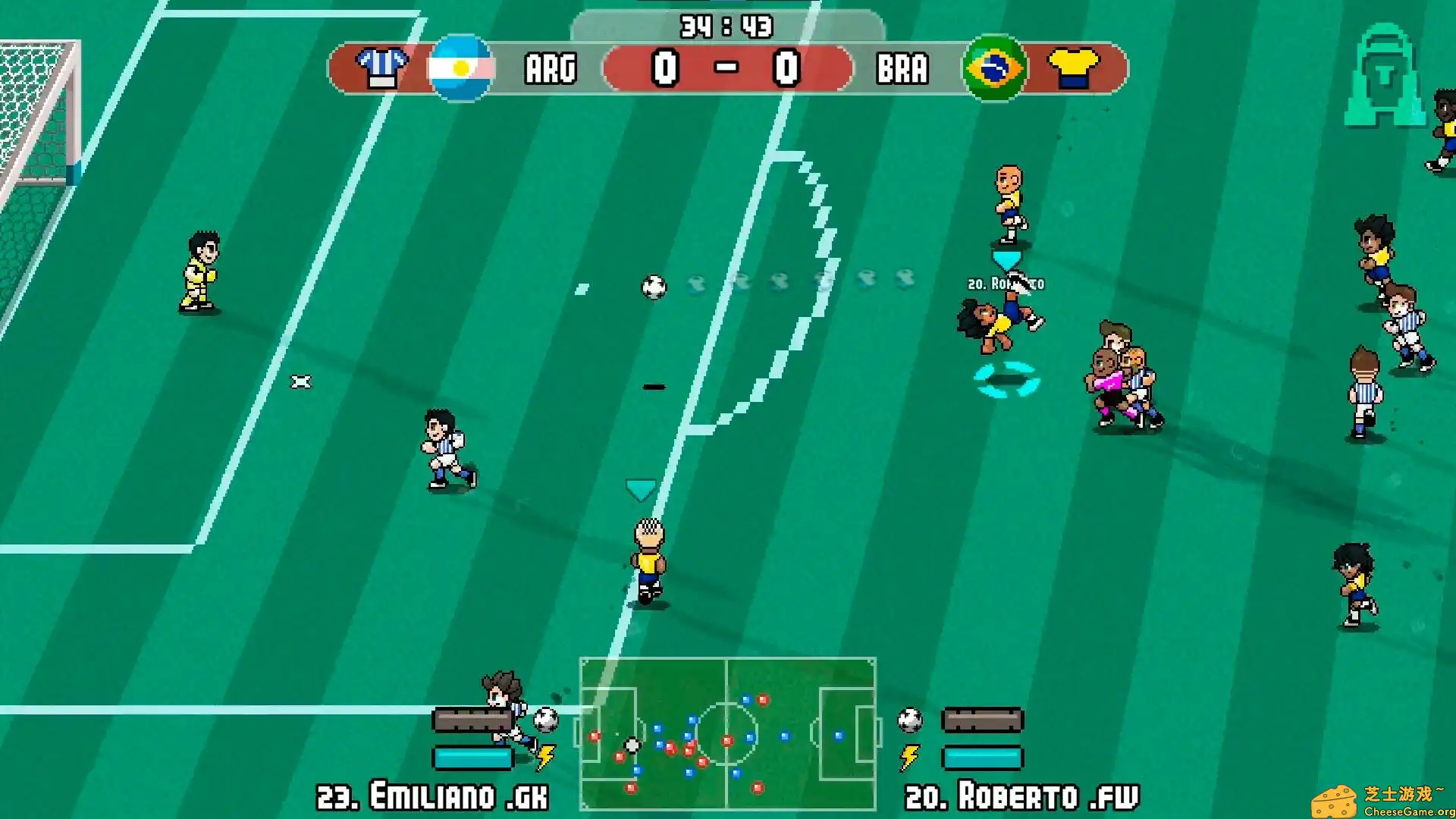The height and width of the screenshot is (819, 1456).
Task: Click the Brazil flag icon on scoreboard
Action: click(x=996, y=69)
